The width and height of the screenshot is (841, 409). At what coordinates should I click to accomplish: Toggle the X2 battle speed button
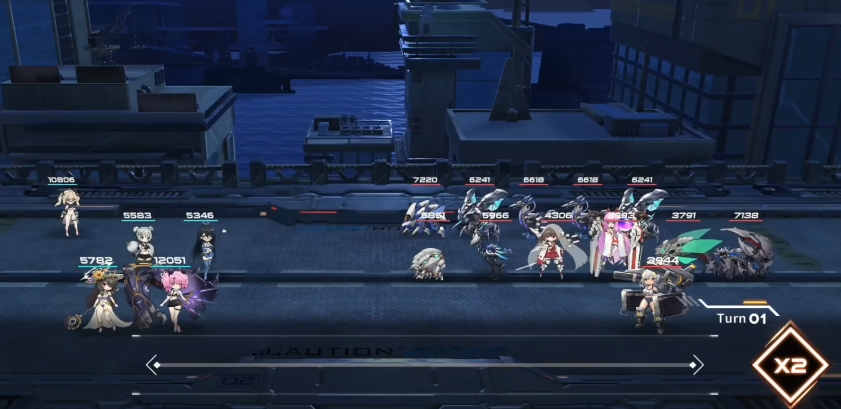click(790, 364)
